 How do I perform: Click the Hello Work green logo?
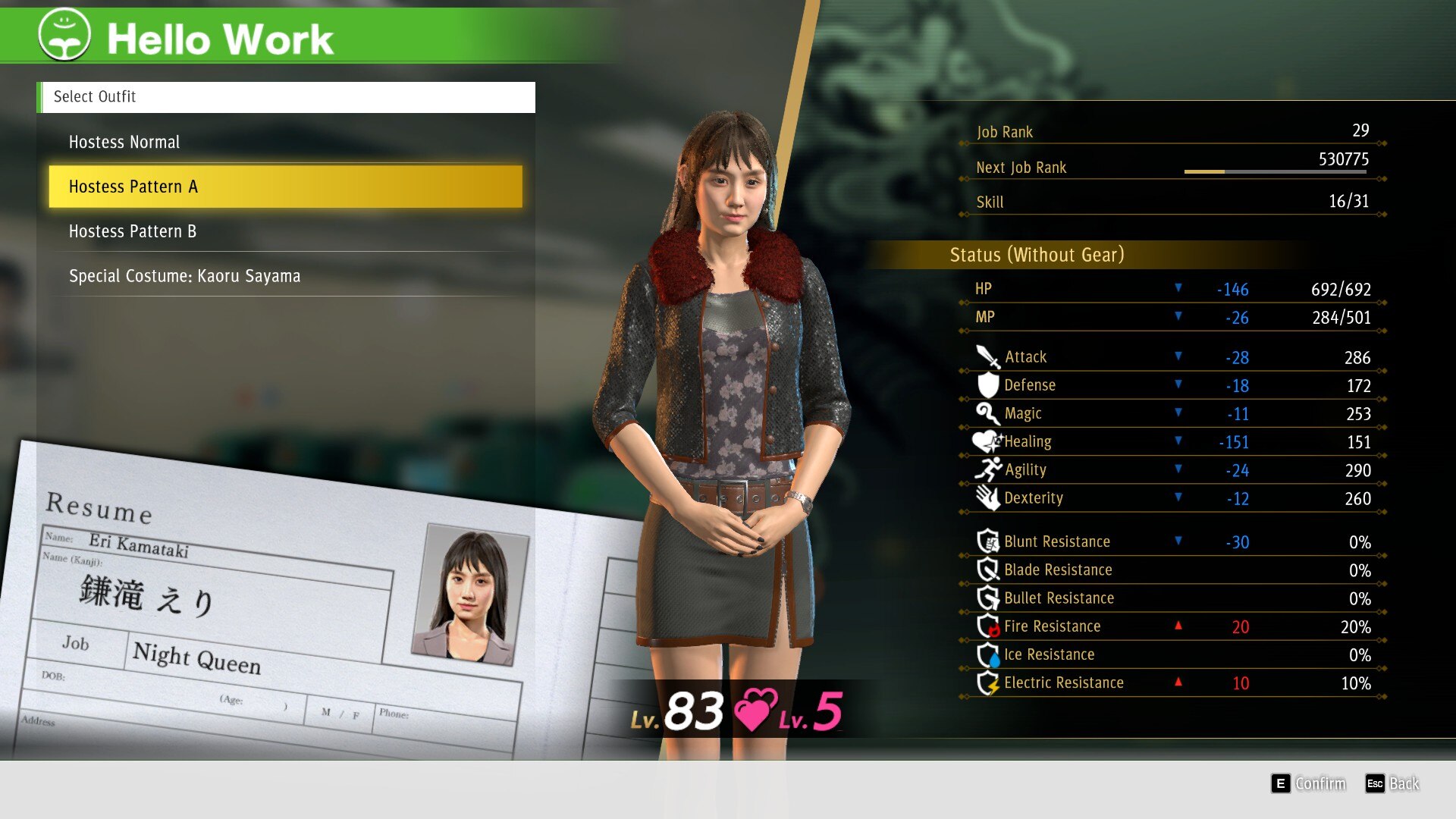(64, 34)
